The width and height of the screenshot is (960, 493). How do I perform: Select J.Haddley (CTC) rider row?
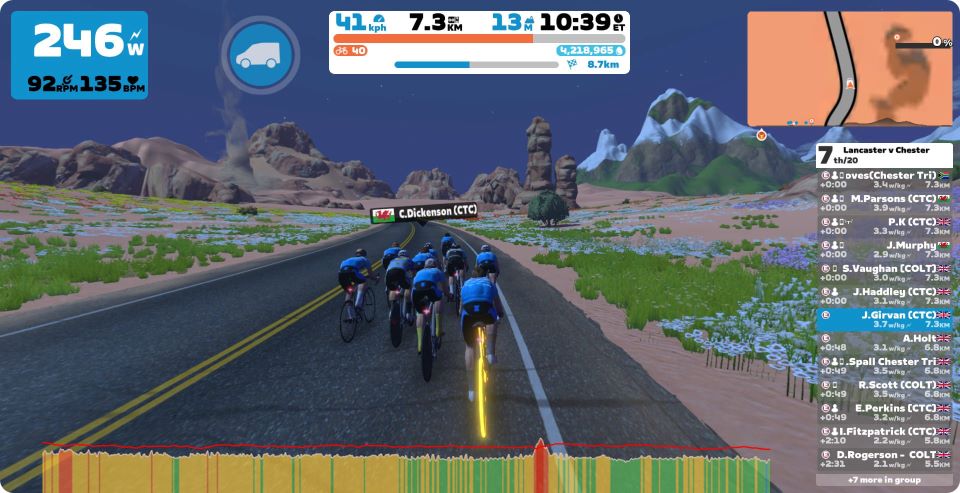coord(884,296)
